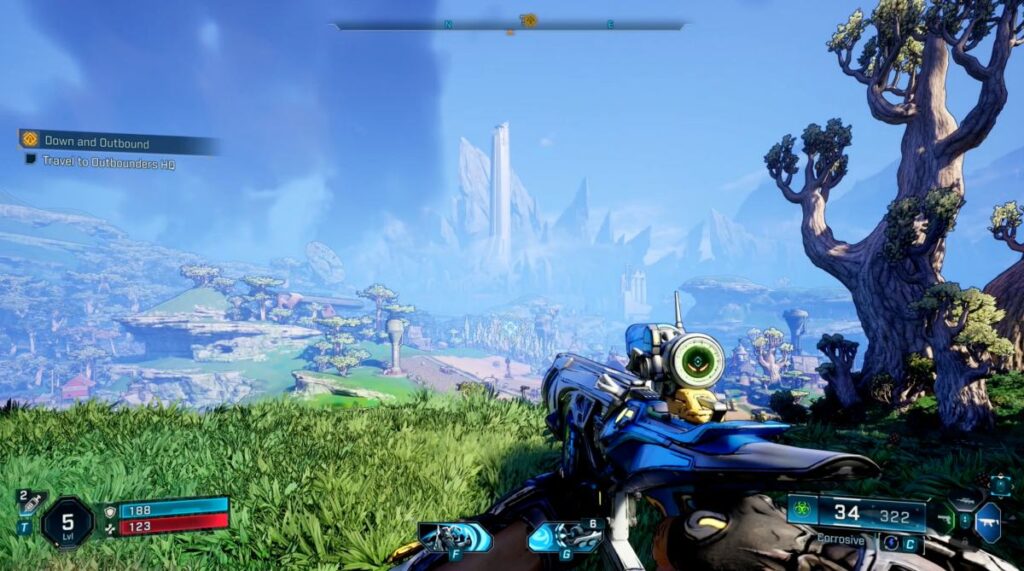Click the orange quest marker on the compass

coord(529,20)
